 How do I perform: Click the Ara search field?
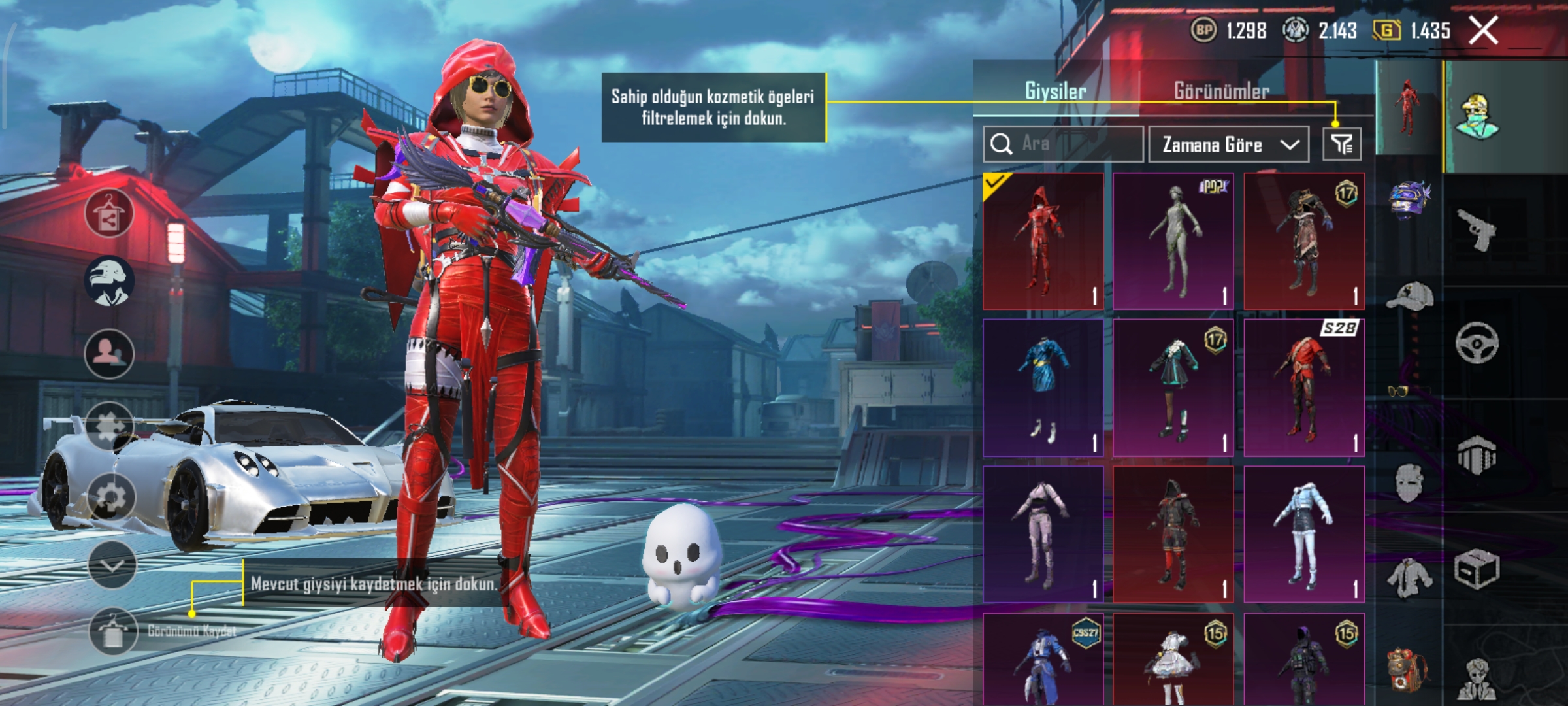click(x=1063, y=144)
